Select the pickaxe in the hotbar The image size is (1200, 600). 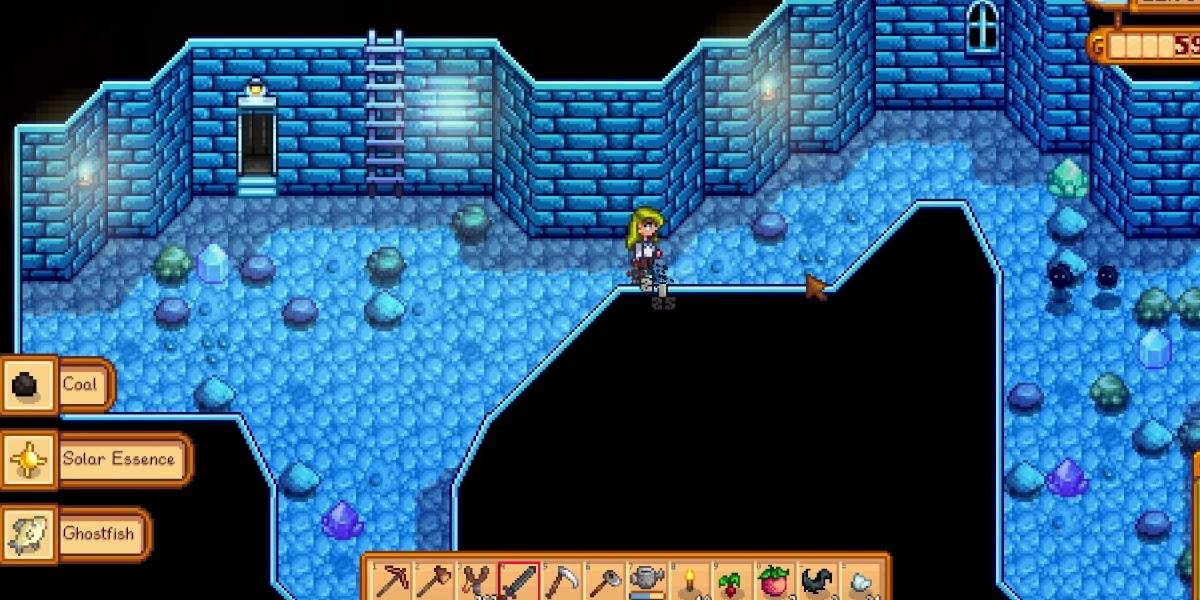click(x=391, y=581)
